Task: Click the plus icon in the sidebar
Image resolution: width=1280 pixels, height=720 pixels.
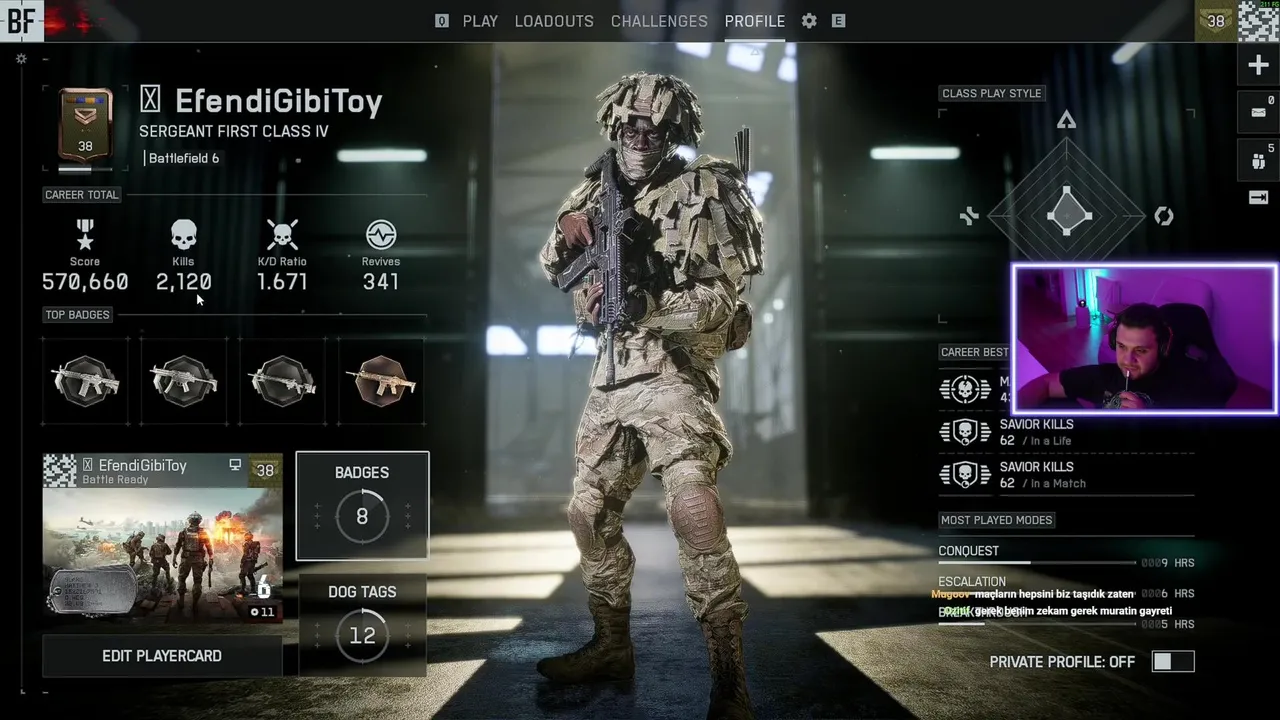Action: tap(1258, 66)
